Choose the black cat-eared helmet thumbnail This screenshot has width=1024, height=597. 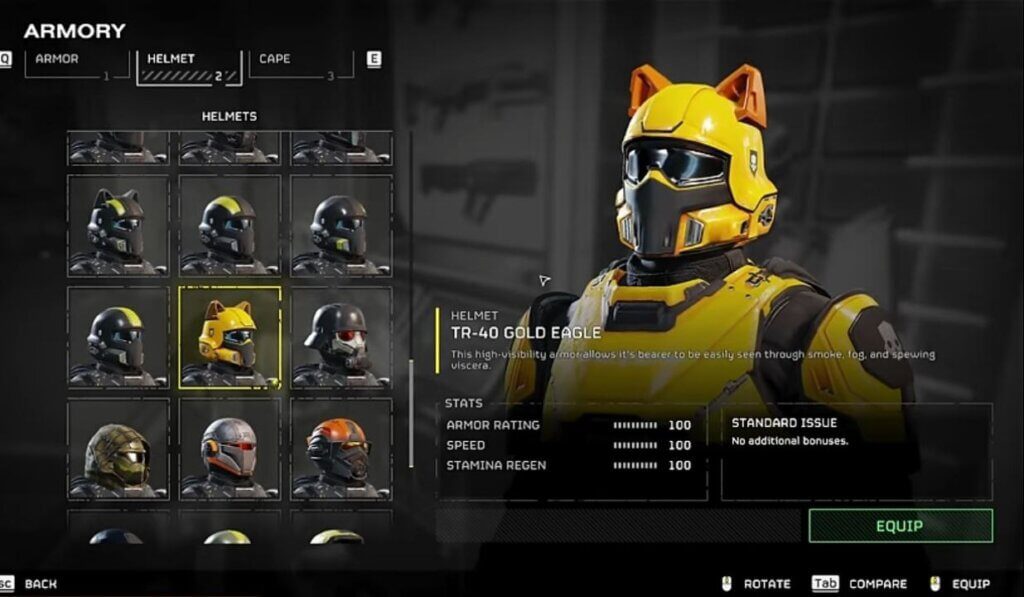118,225
